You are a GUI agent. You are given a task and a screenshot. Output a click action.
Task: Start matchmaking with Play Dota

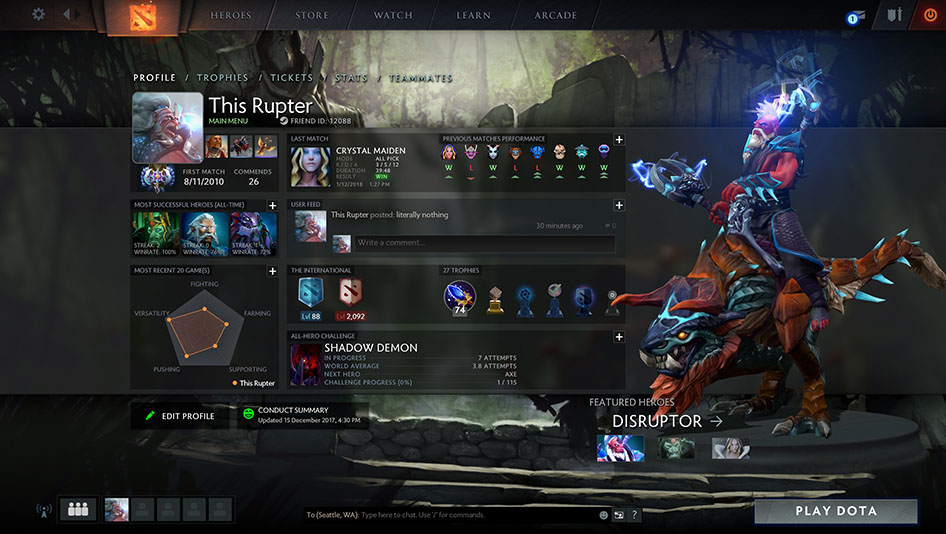(835, 511)
